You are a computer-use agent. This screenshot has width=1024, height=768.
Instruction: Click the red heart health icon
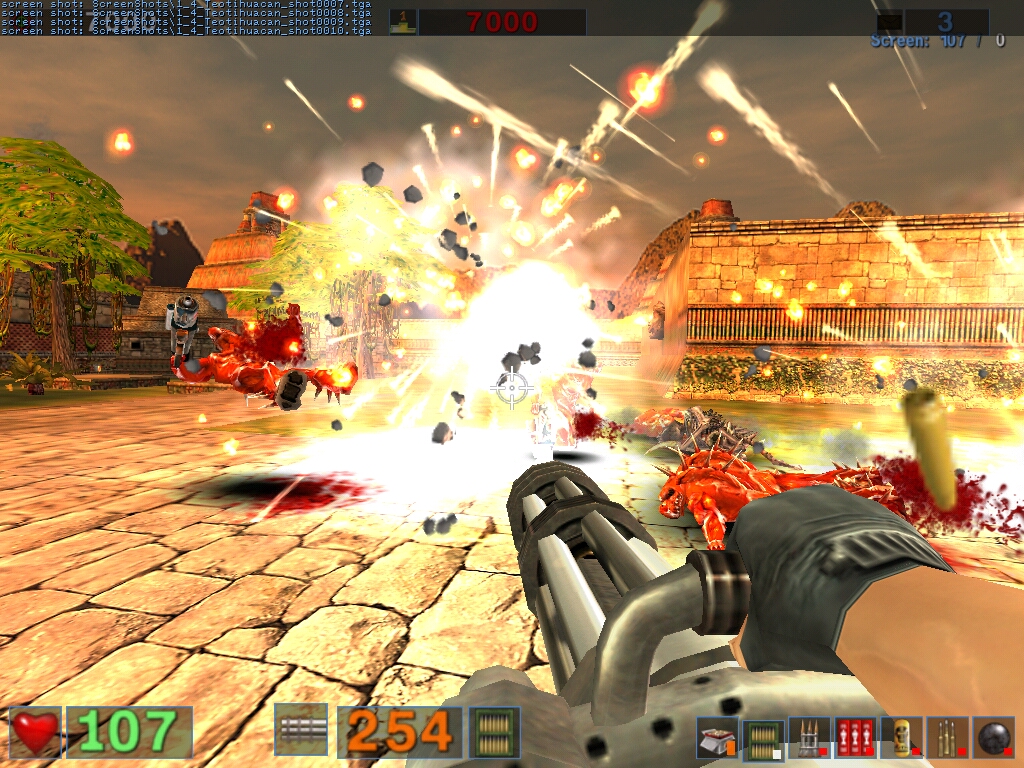click(x=35, y=732)
